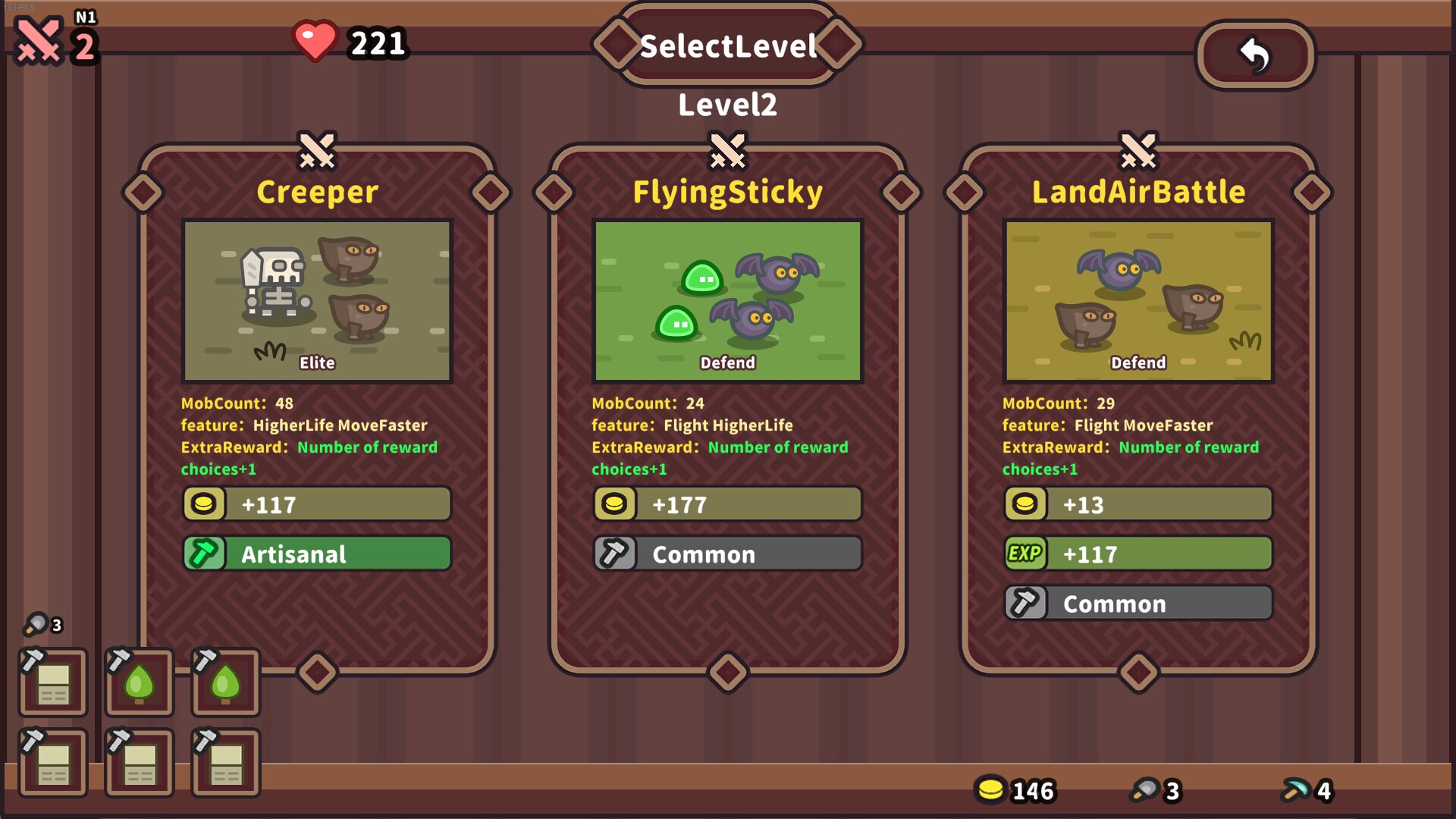1456x819 pixels.
Task: Click the coin icon next to +177
Action: (x=615, y=504)
